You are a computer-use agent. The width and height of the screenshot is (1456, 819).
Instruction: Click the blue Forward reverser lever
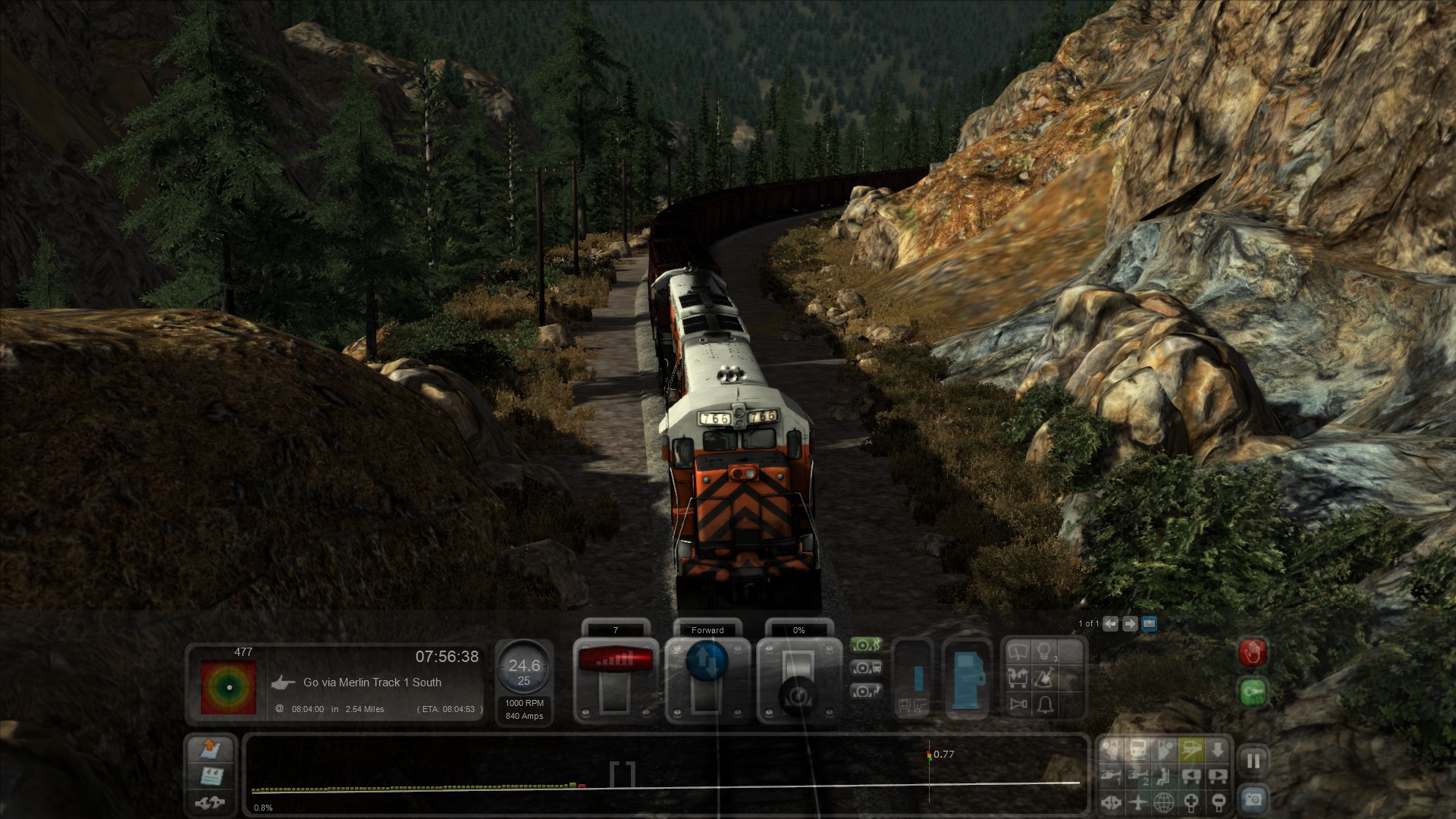[x=707, y=660]
